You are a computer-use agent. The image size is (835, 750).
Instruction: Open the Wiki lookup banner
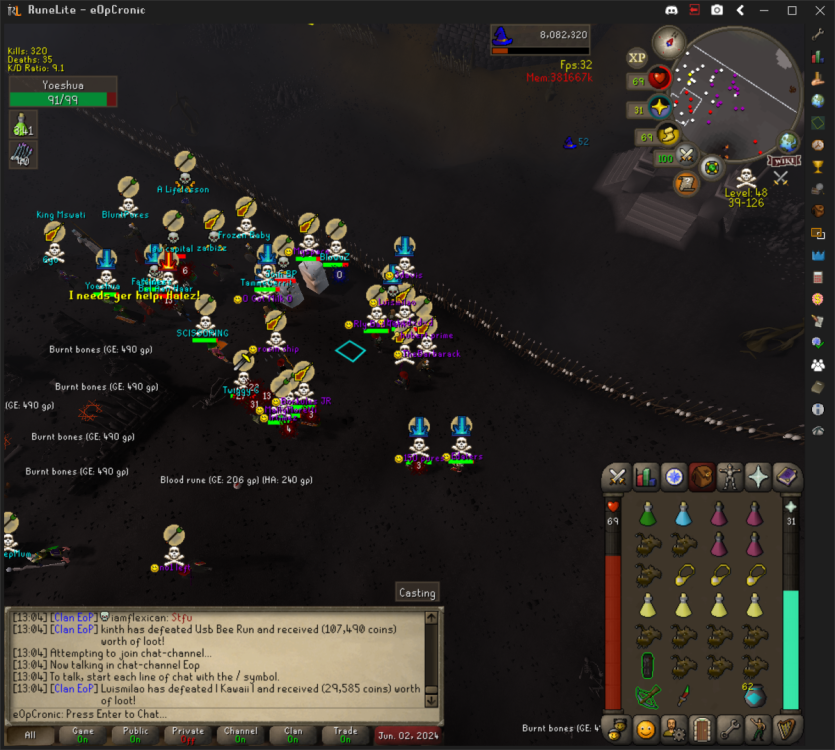click(x=783, y=161)
